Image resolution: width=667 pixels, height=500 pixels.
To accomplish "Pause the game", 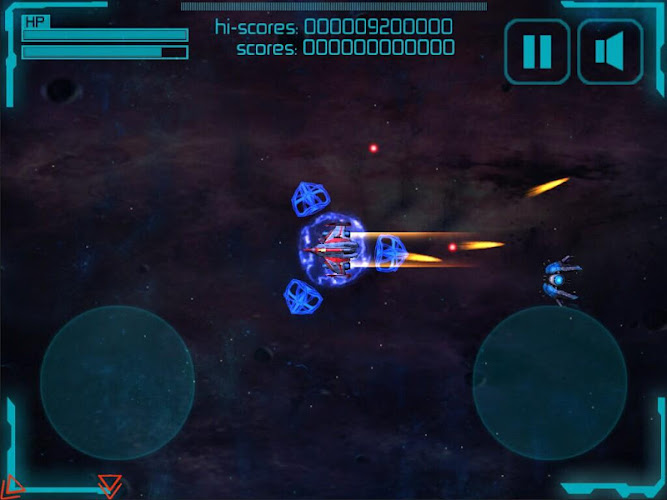I will coord(537,51).
